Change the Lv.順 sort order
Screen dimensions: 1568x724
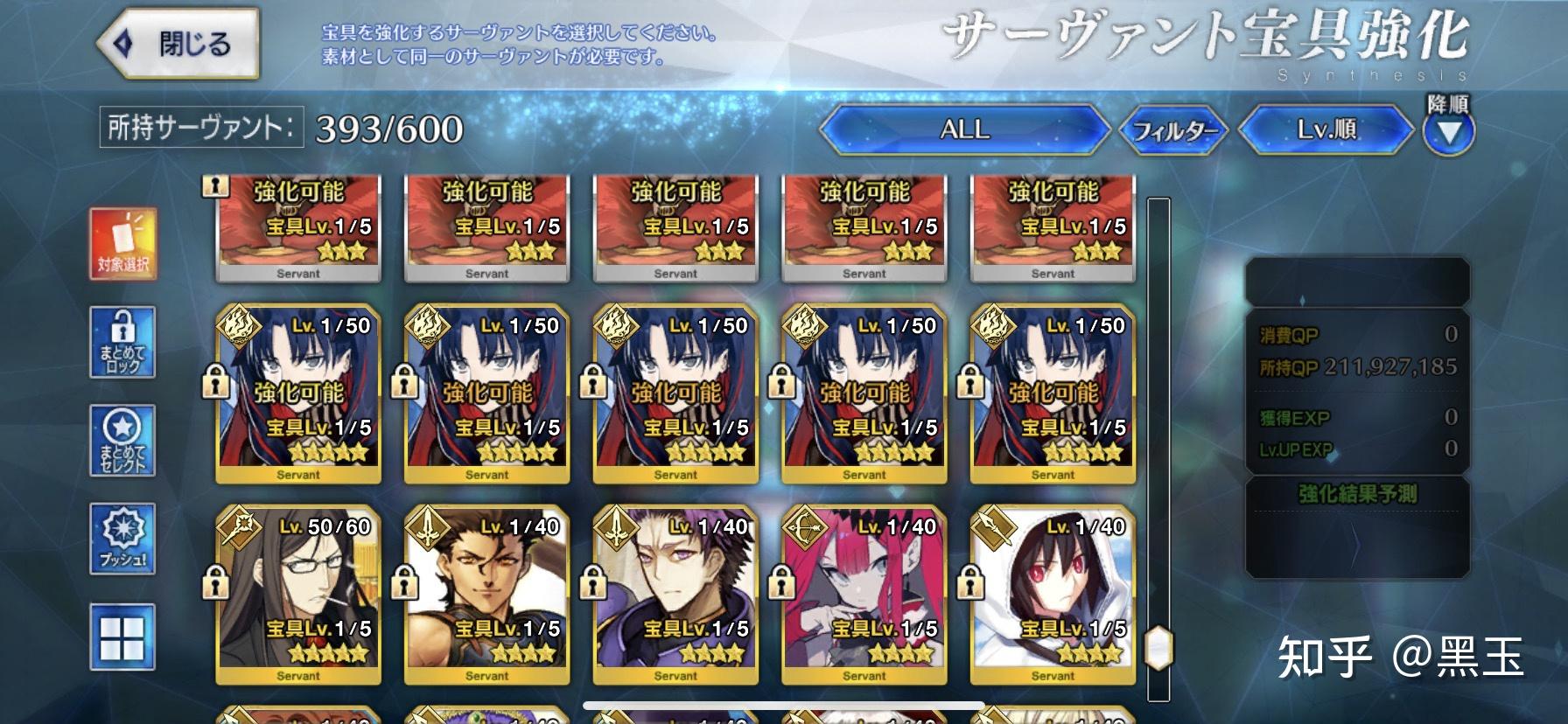point(1326,130)
